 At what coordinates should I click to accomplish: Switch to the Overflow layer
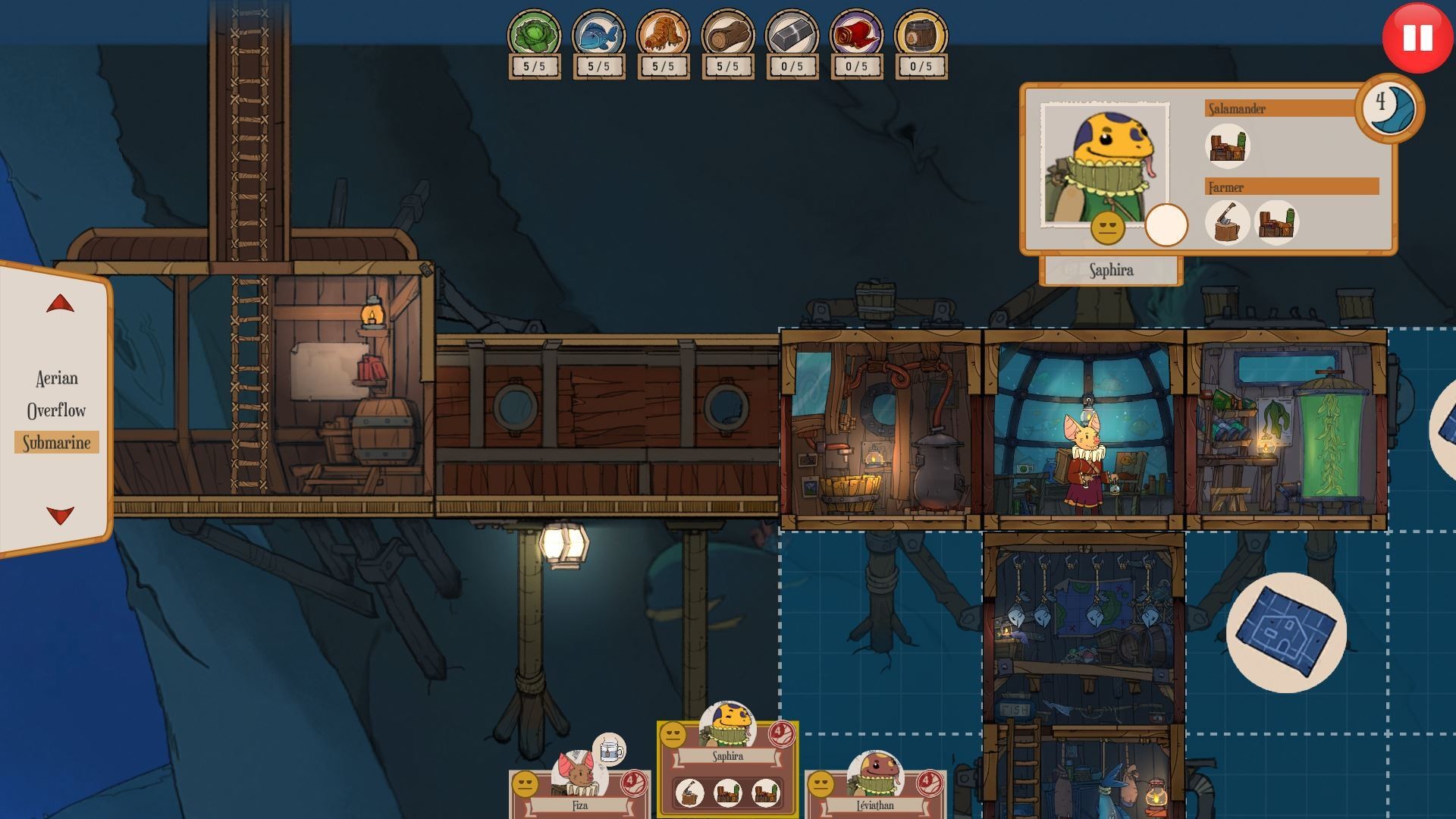[56, 410]
